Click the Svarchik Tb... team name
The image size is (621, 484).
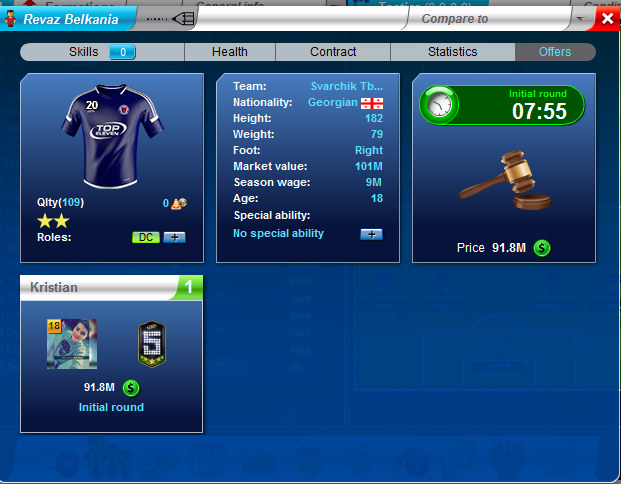[x=347, y=86]
